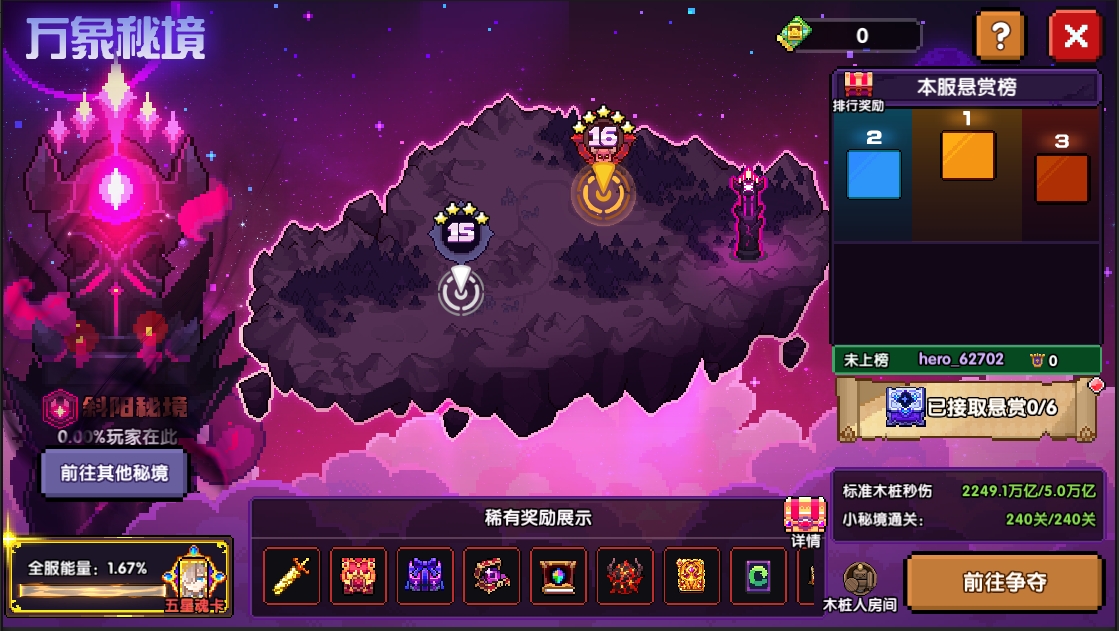Select stage 15 map marker
The height and width of the screenshot is (631, 1119).
pos(460,290)
